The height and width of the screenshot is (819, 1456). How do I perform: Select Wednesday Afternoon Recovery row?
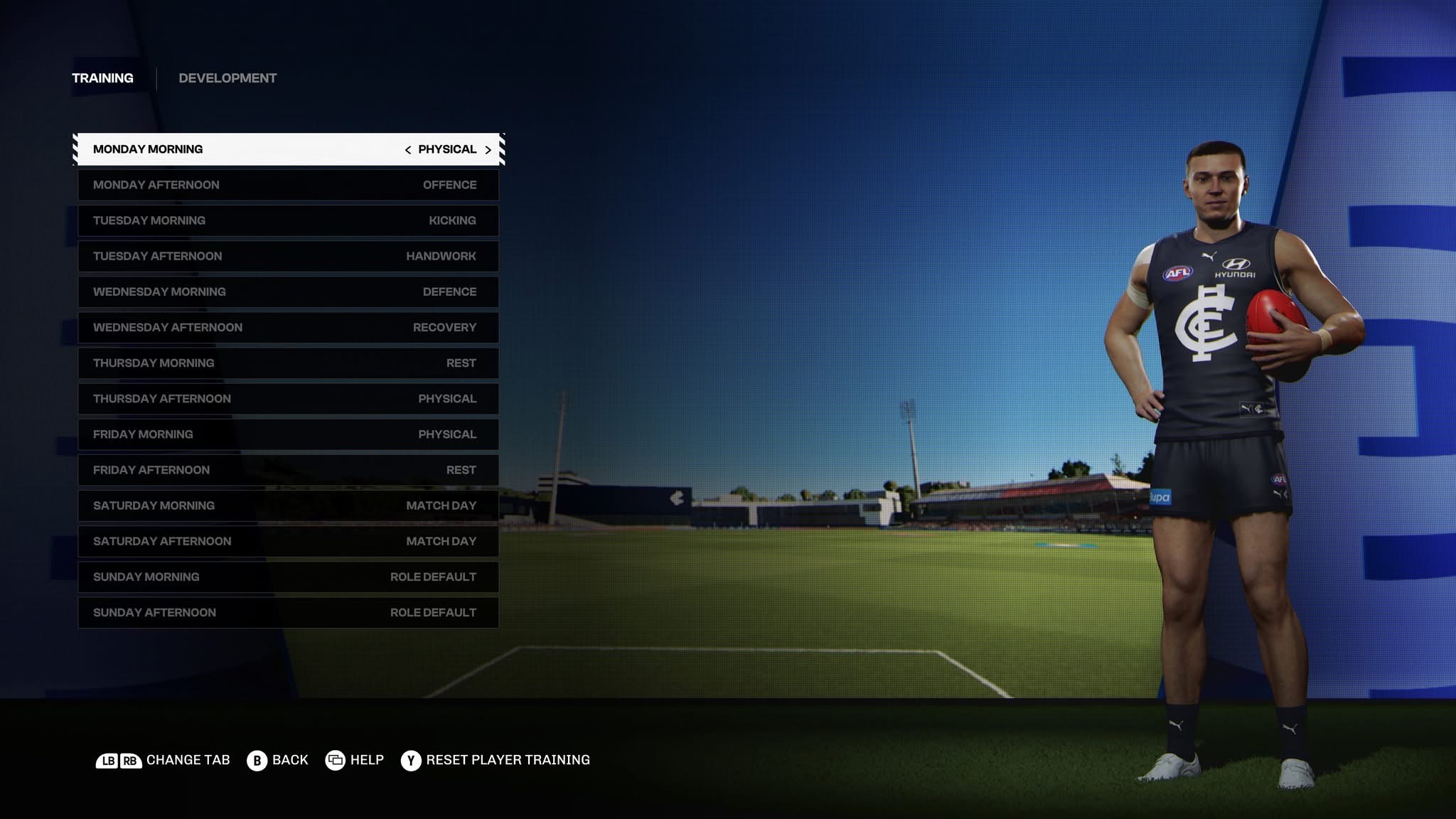coord(288,328)
